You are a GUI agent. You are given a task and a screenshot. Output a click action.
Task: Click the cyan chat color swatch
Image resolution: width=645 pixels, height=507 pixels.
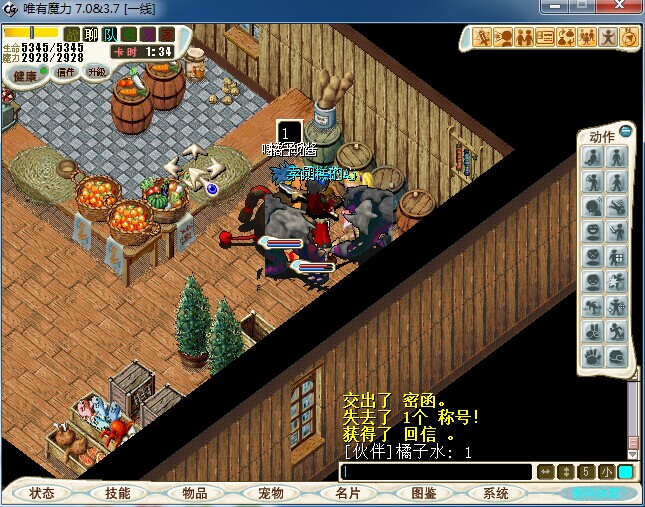625,472
